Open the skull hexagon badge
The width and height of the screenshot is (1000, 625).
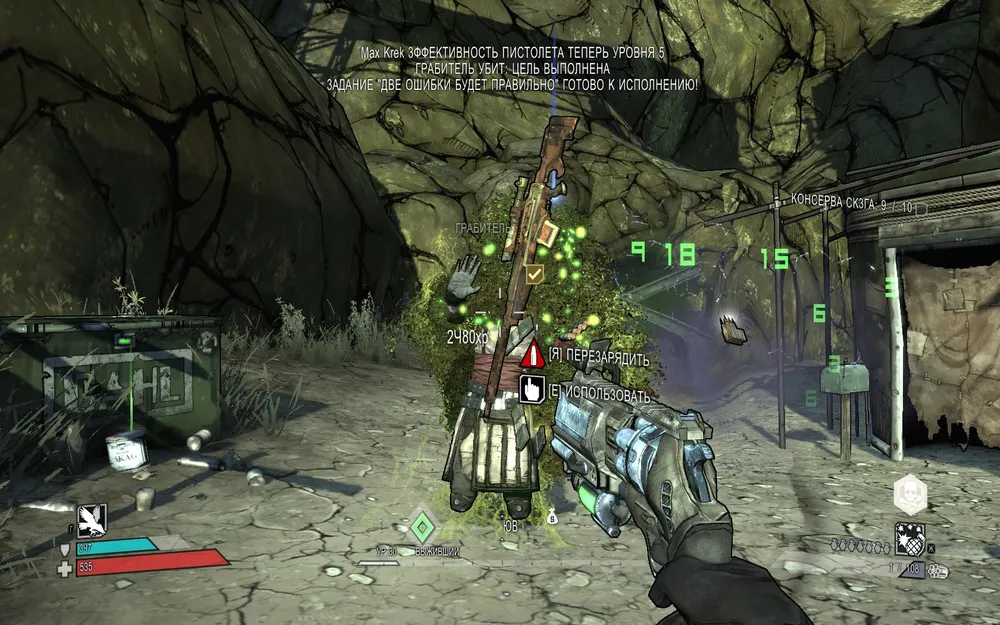point(910,494)
